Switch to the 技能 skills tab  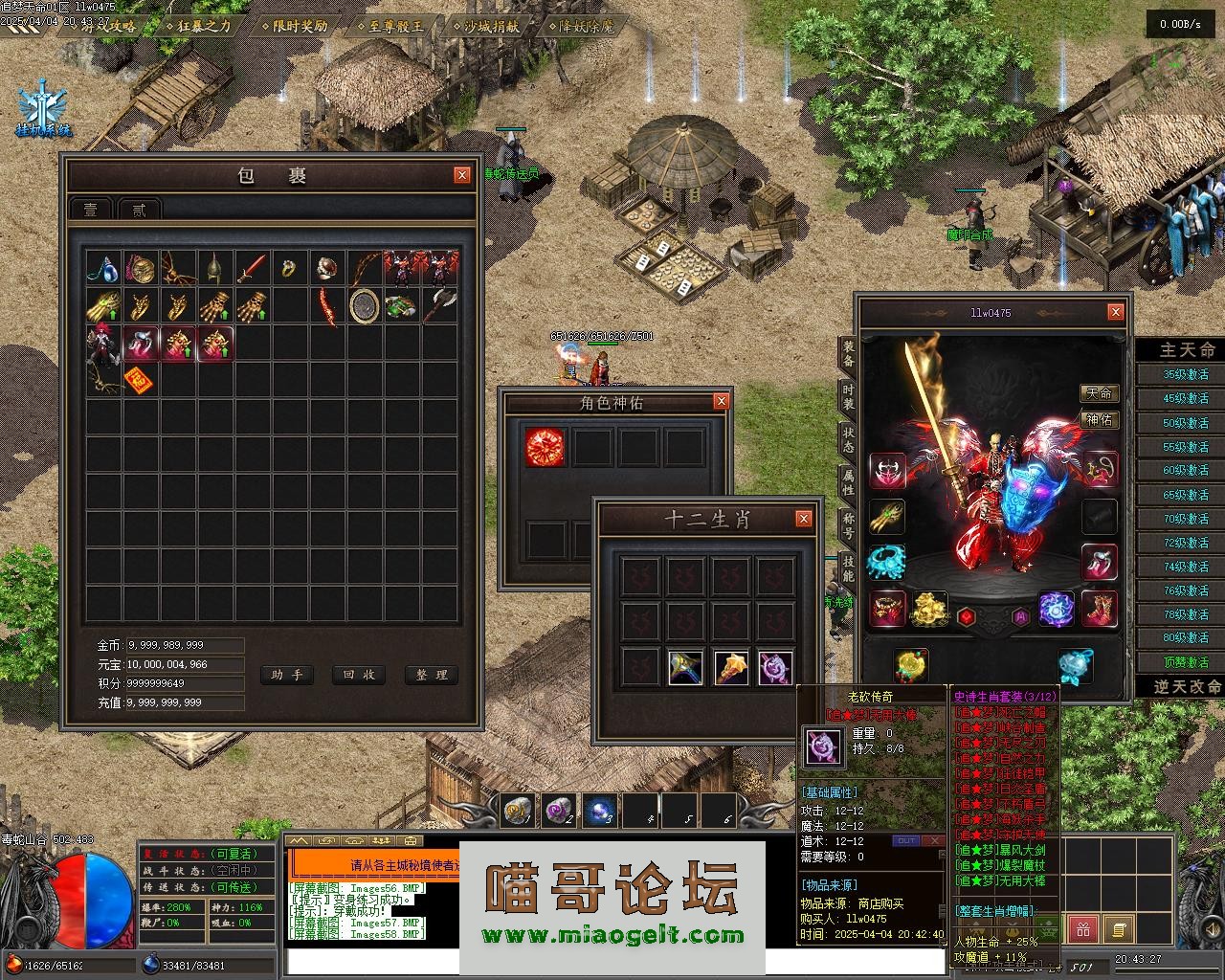point(848,567)
